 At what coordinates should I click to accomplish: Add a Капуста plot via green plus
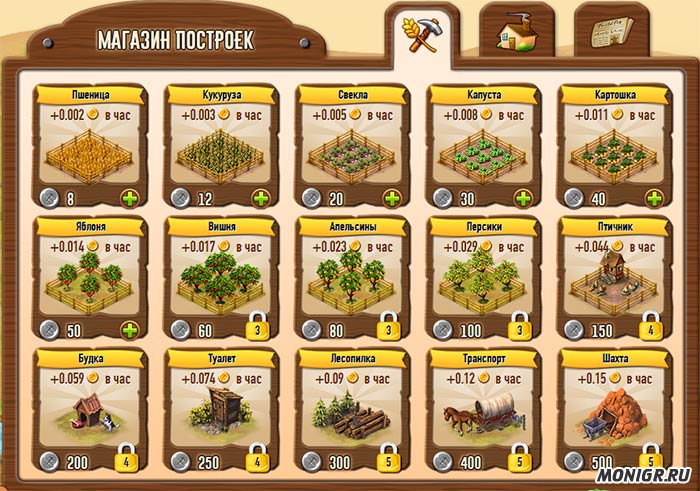pyautogui.click(x=524, y=197)
